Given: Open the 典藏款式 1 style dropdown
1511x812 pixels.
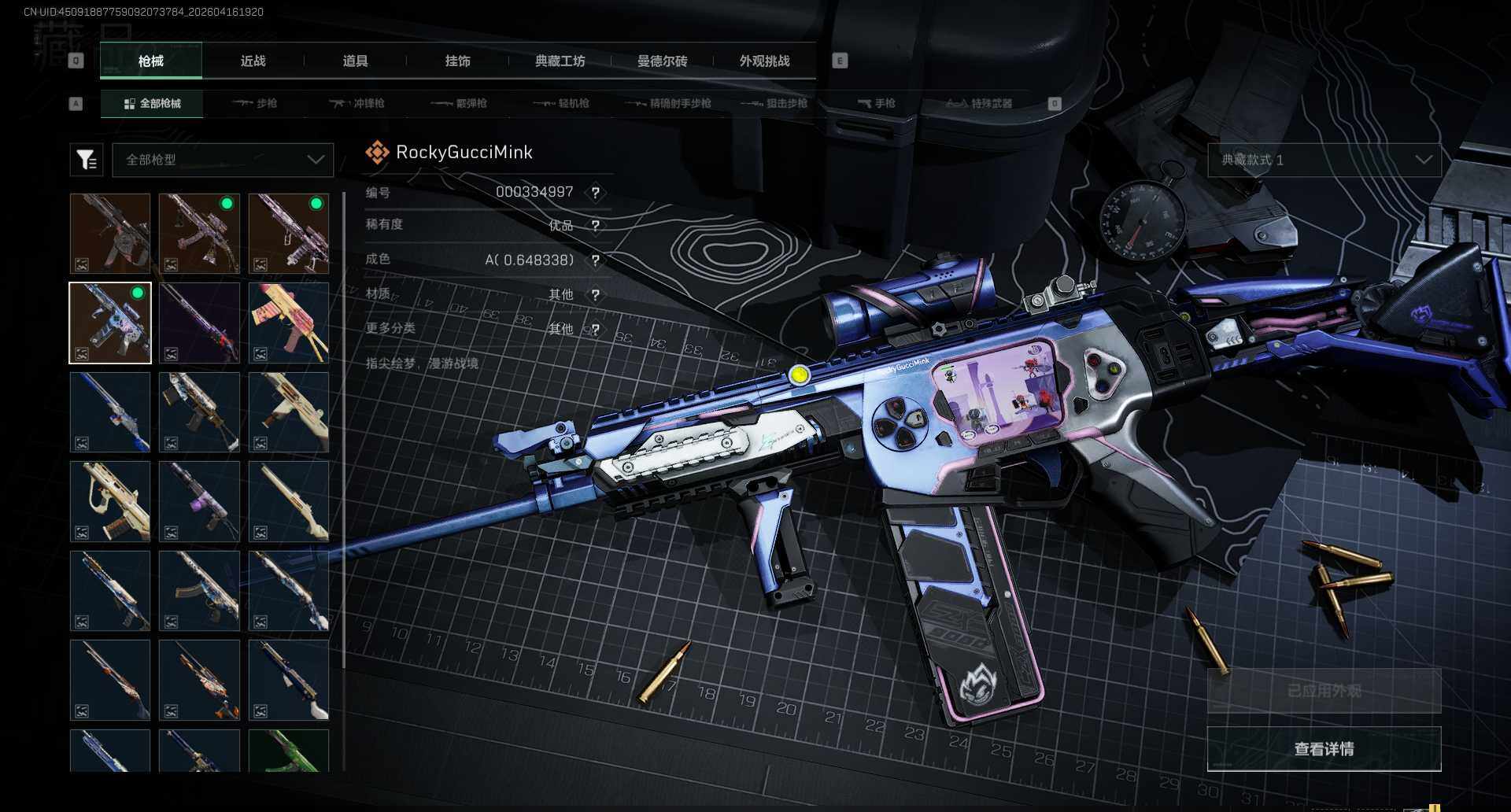Looking at the screenshot, I should (x=1324, y=160).
